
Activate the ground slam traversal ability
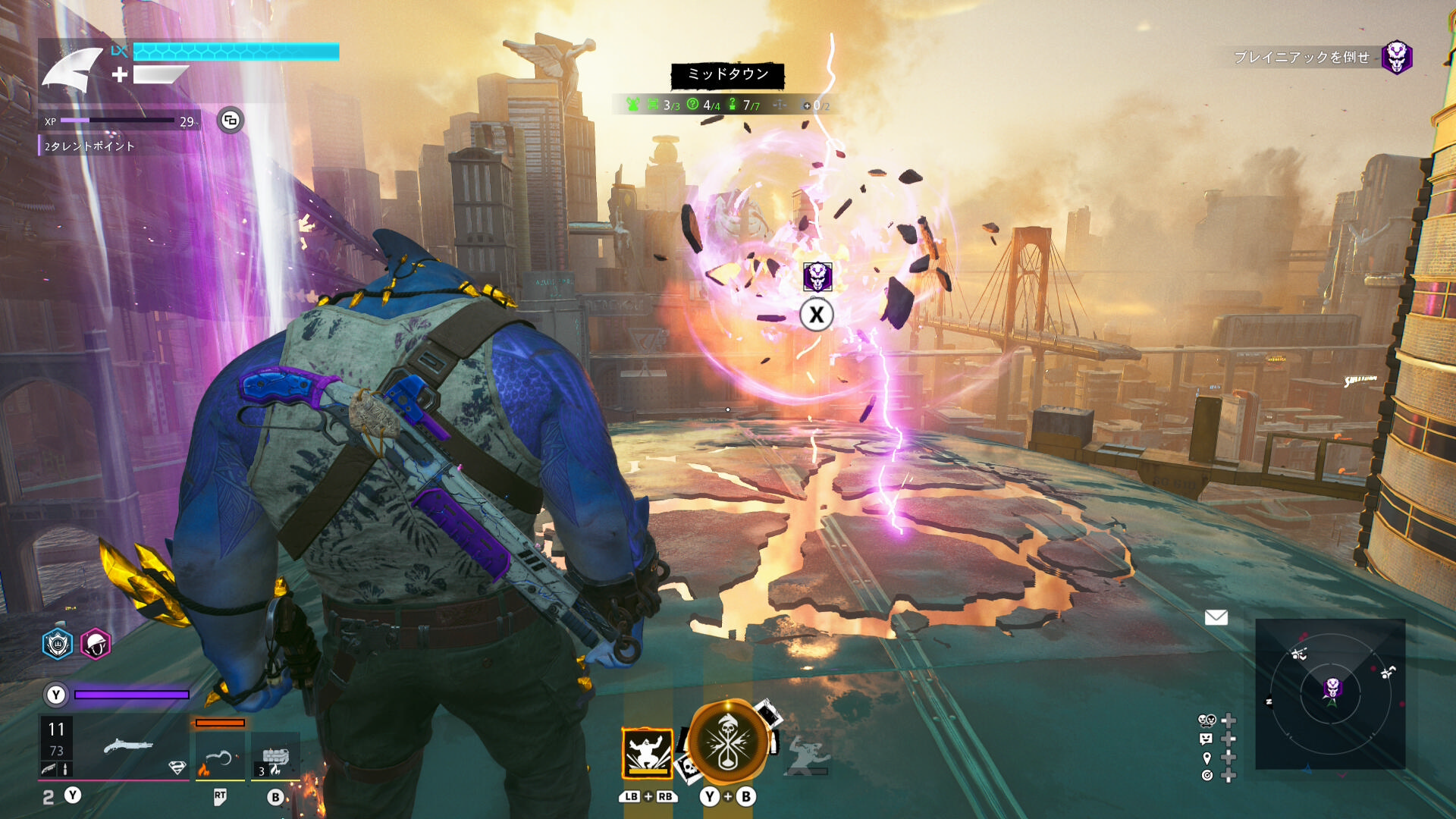(647, 752)
